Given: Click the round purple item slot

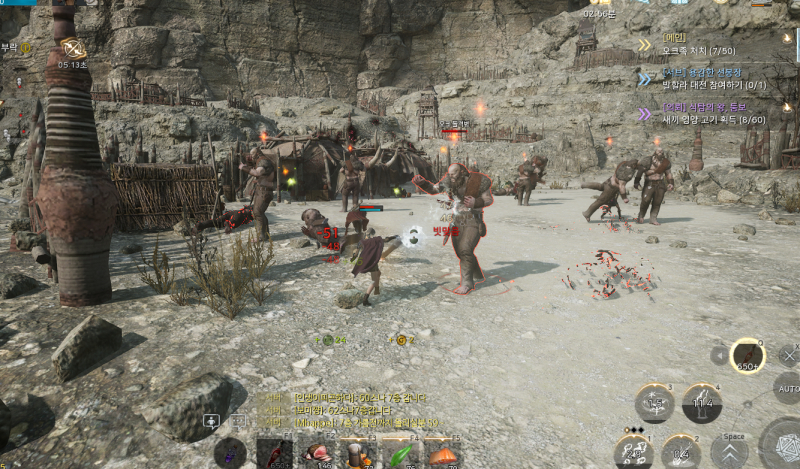Looking at the screenshot, I should (230, 453).
